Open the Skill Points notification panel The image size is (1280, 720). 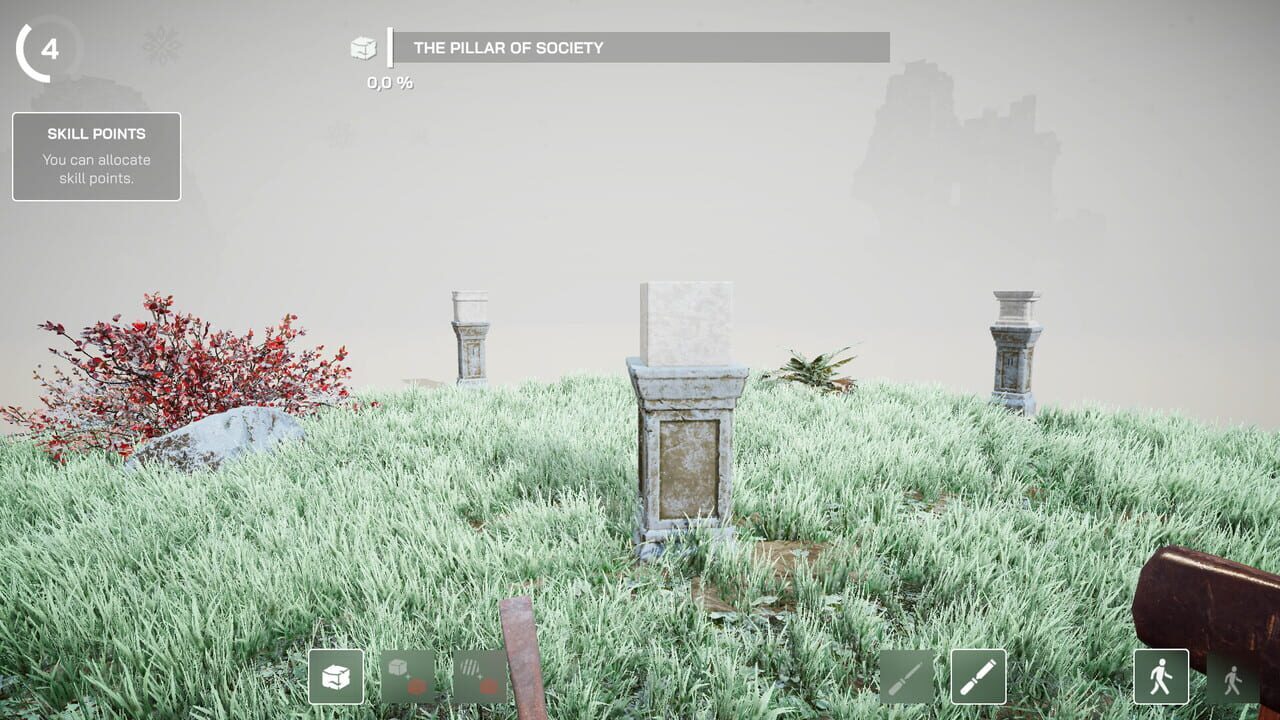pos(95,155)
